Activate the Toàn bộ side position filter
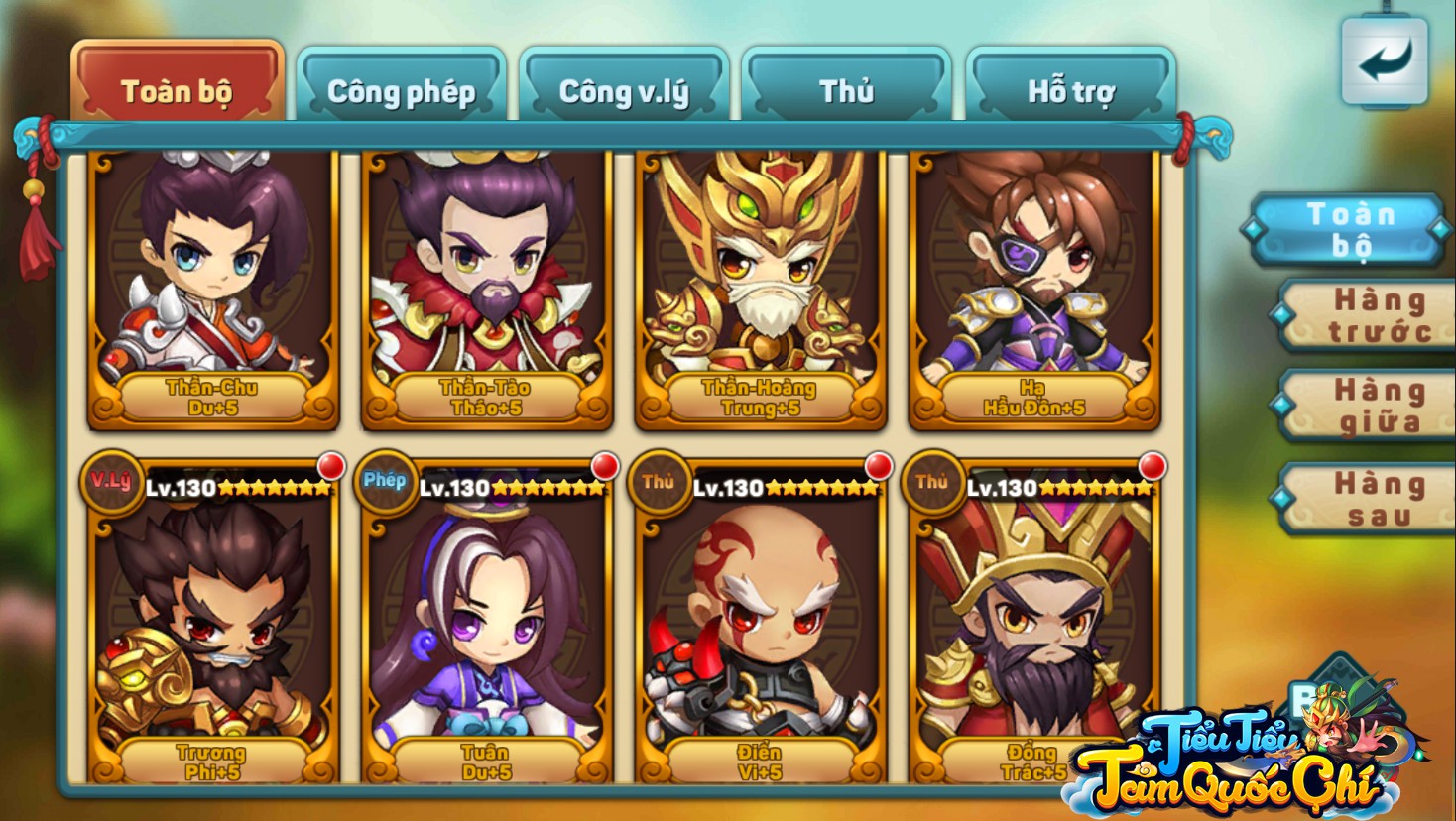 click(x=1349, y=229)
